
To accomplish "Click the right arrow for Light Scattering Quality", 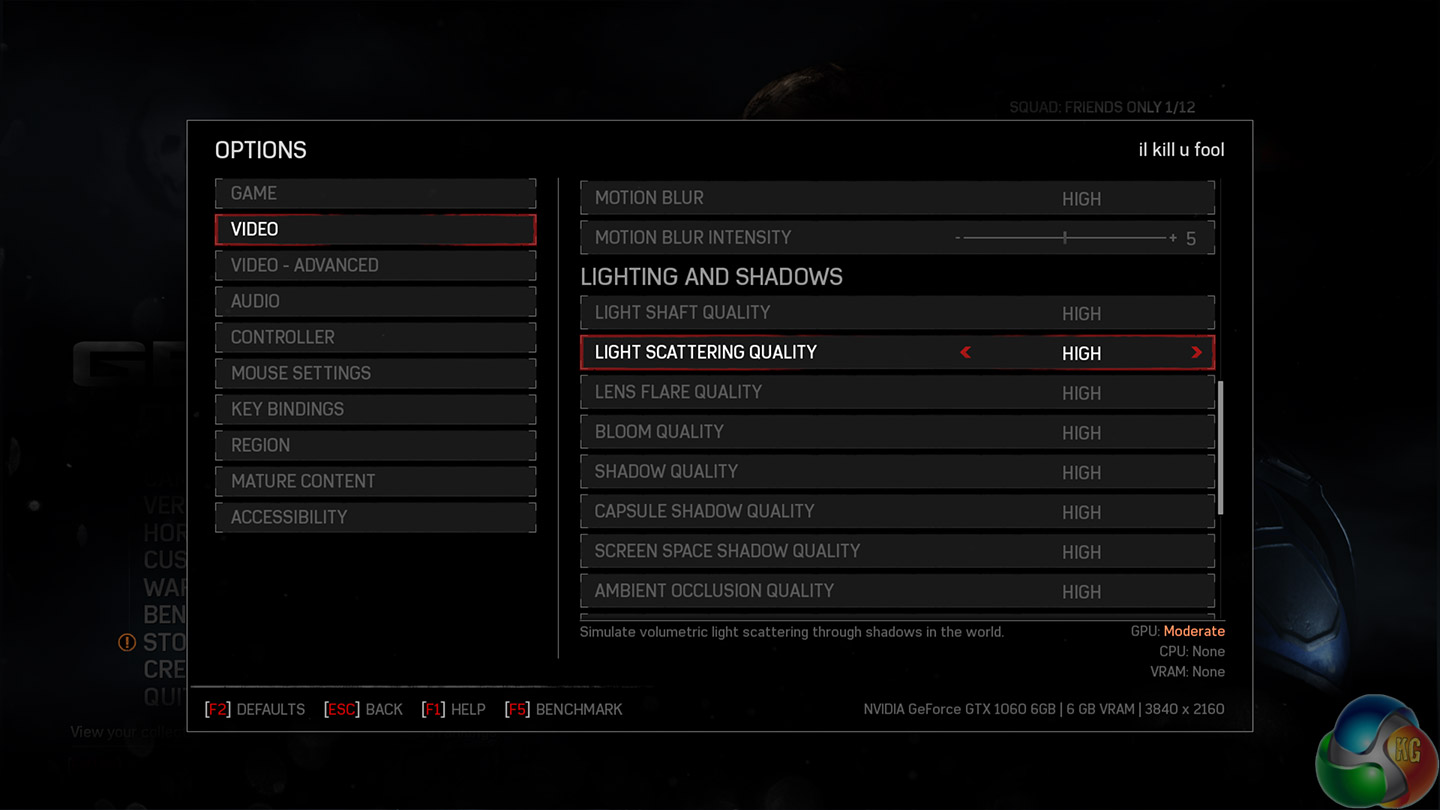I will (1196, 352).
